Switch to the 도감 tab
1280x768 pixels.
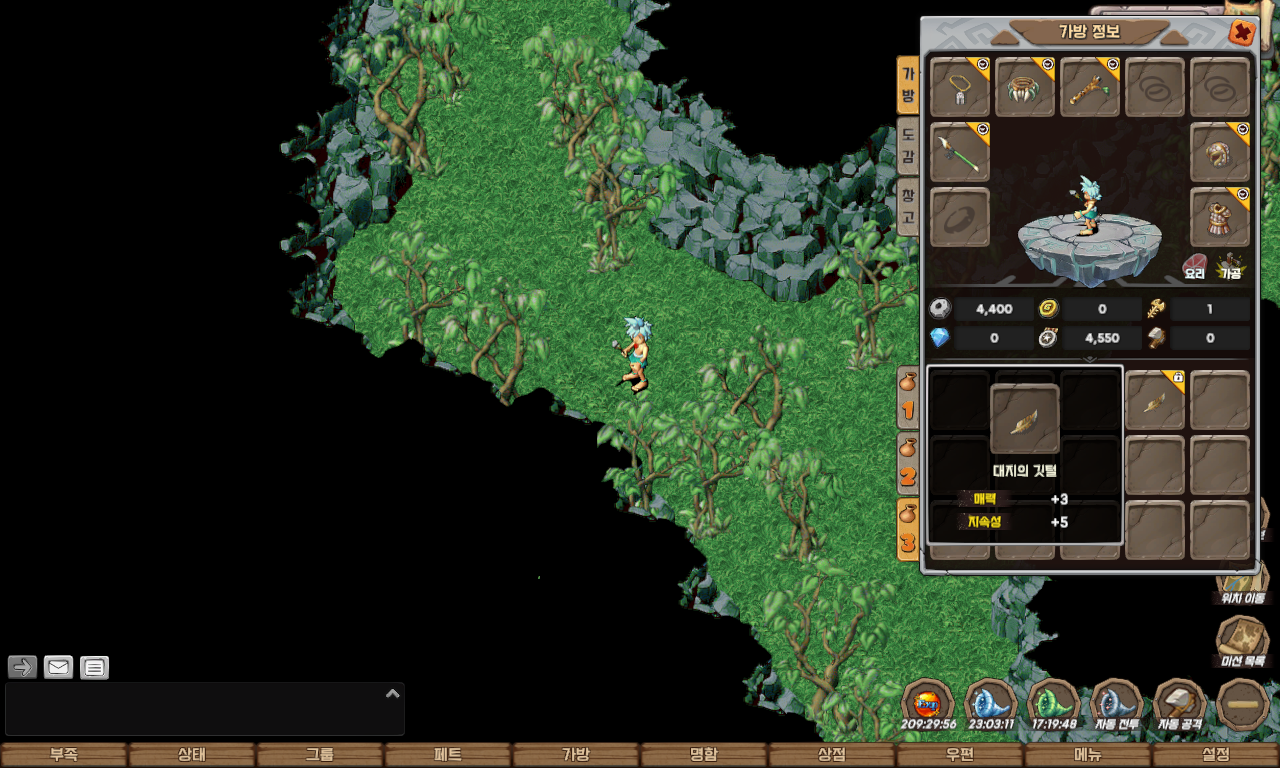pyautogui.click(x=907, y=146)
